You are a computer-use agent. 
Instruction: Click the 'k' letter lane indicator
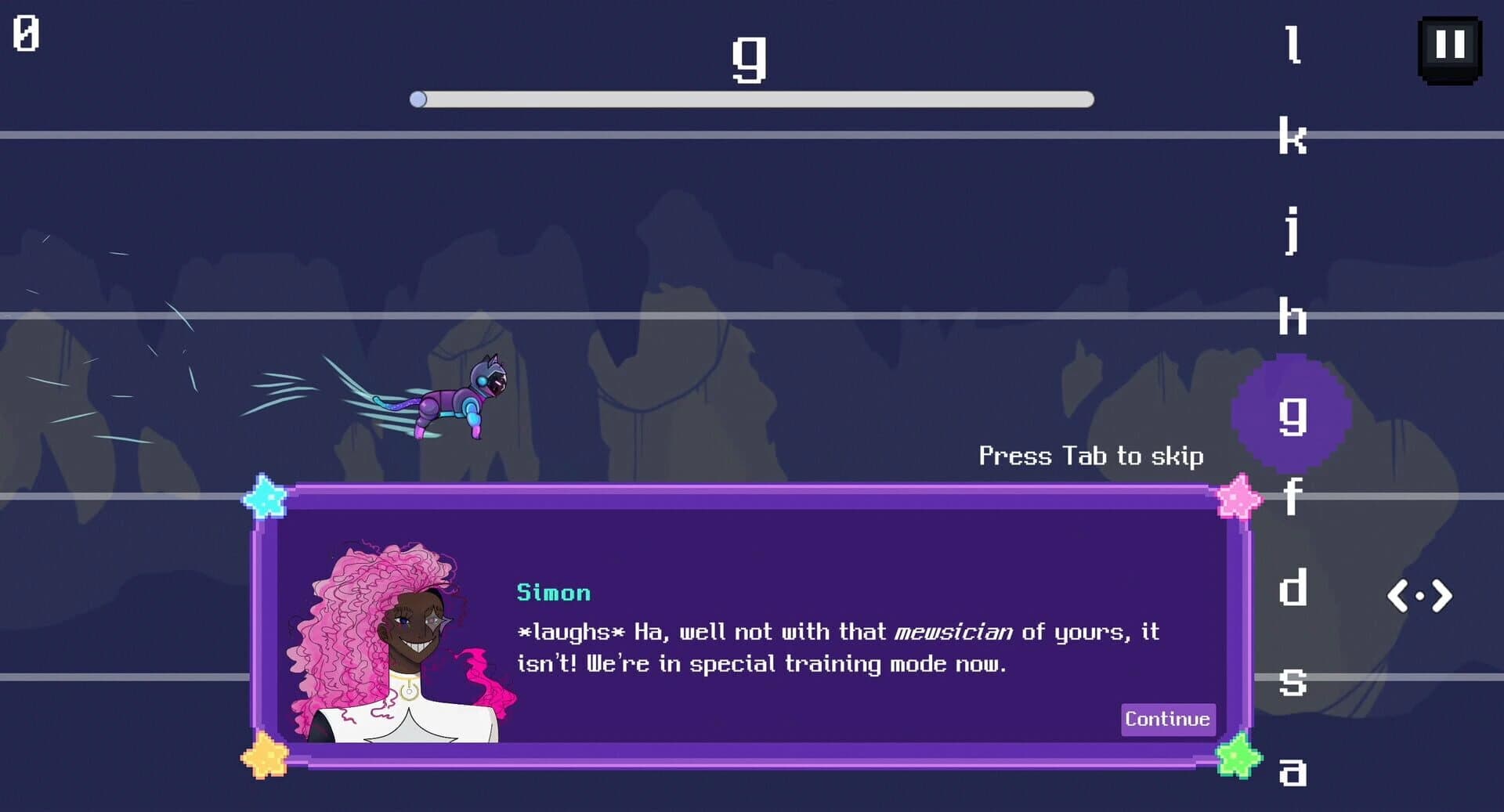(x=1292, y=137)
